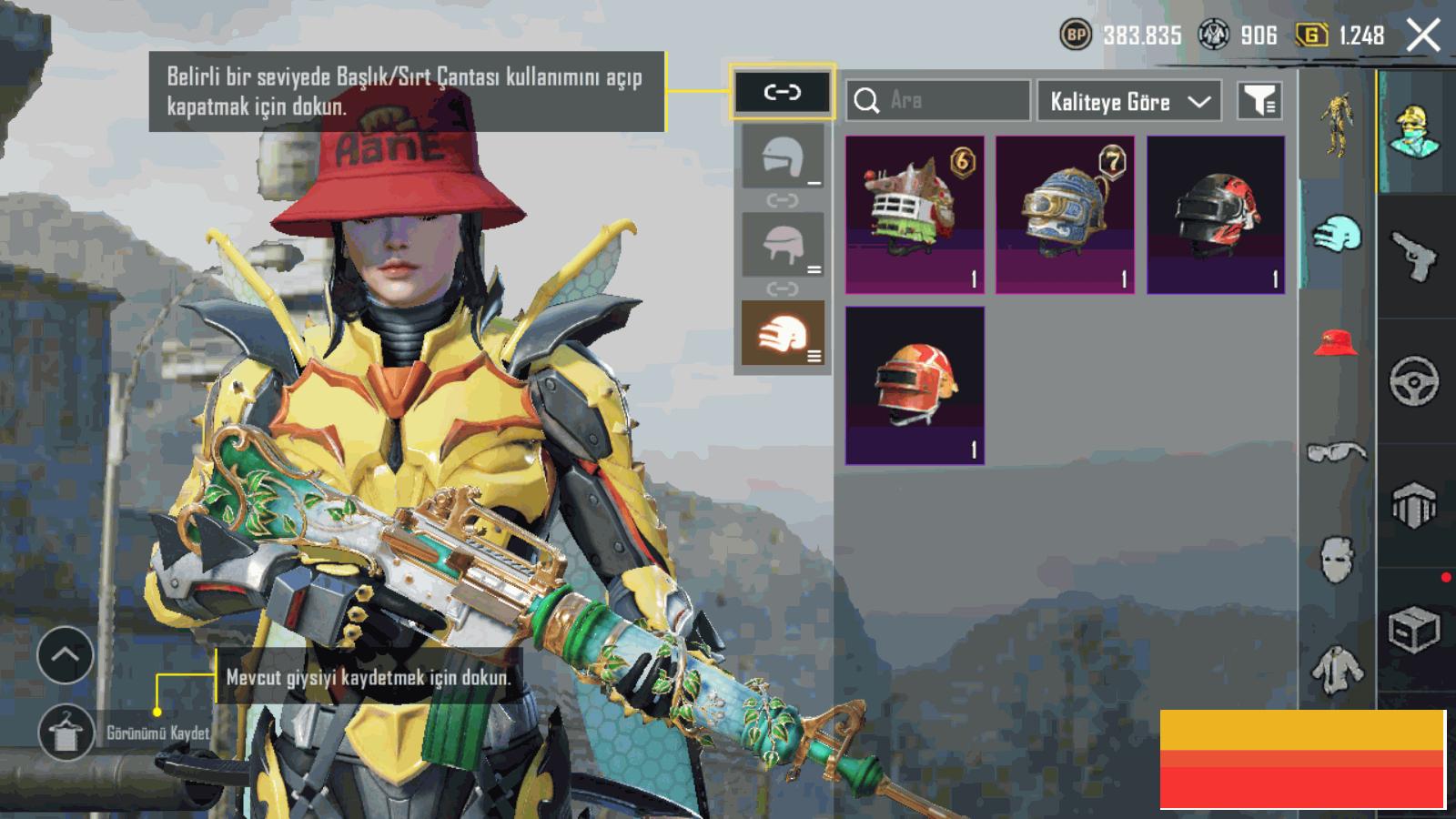Expand the up arrow circle button
Screen dimensions: 1456x819
pyautogui.click(x=66, y=654)
